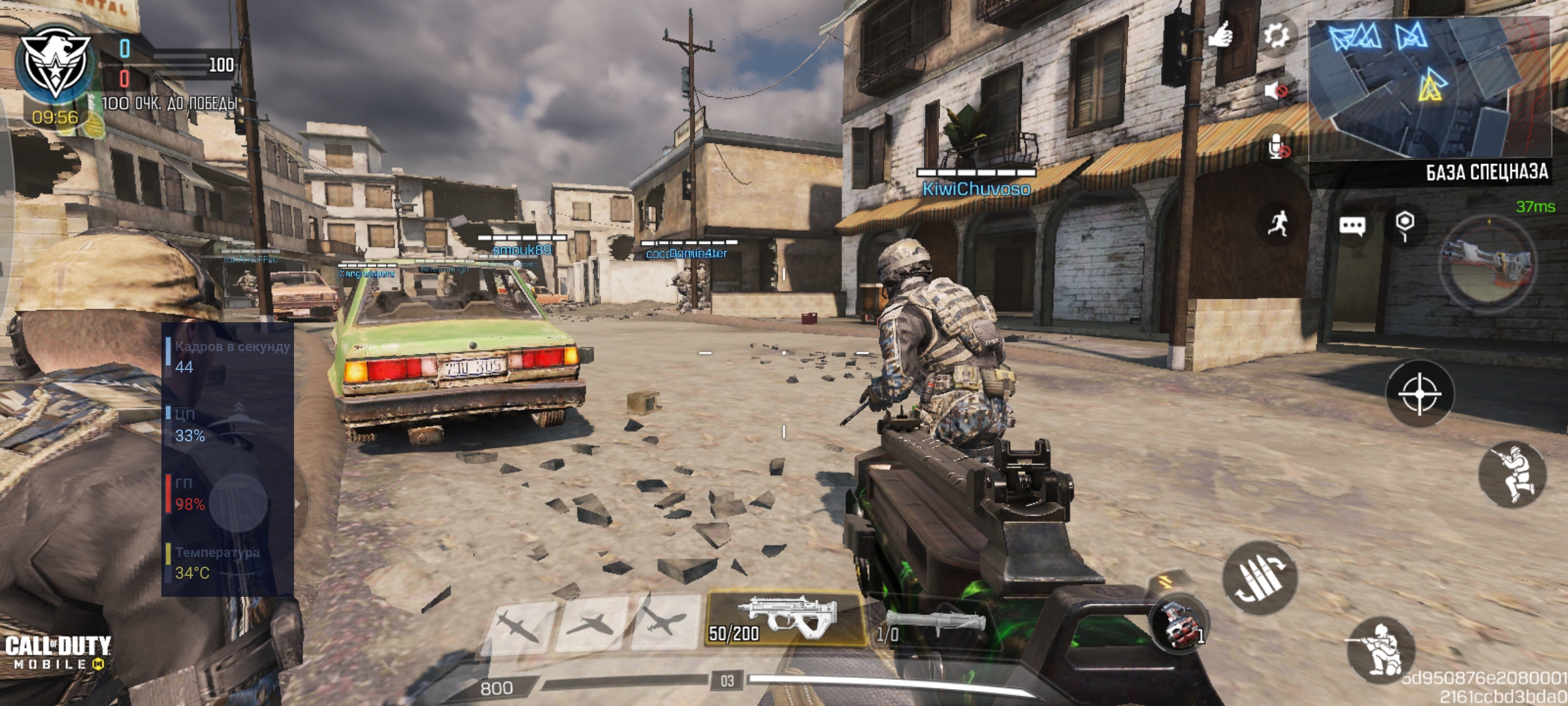Expand the minimap

click(1429, 88)
